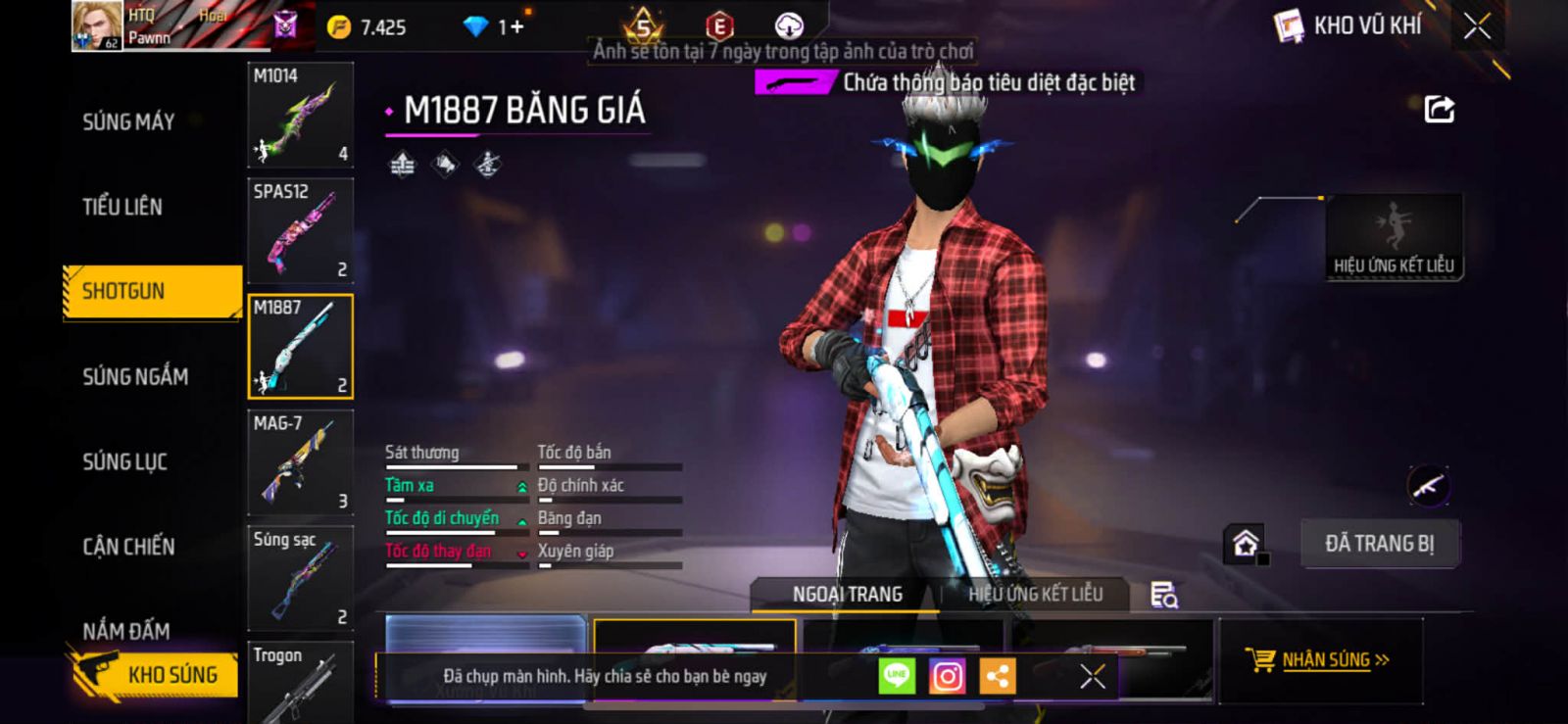The width and height of the screenshot is (1568, 724).
Task: Close the weapon vault screen
Action: pos(1477,26)
